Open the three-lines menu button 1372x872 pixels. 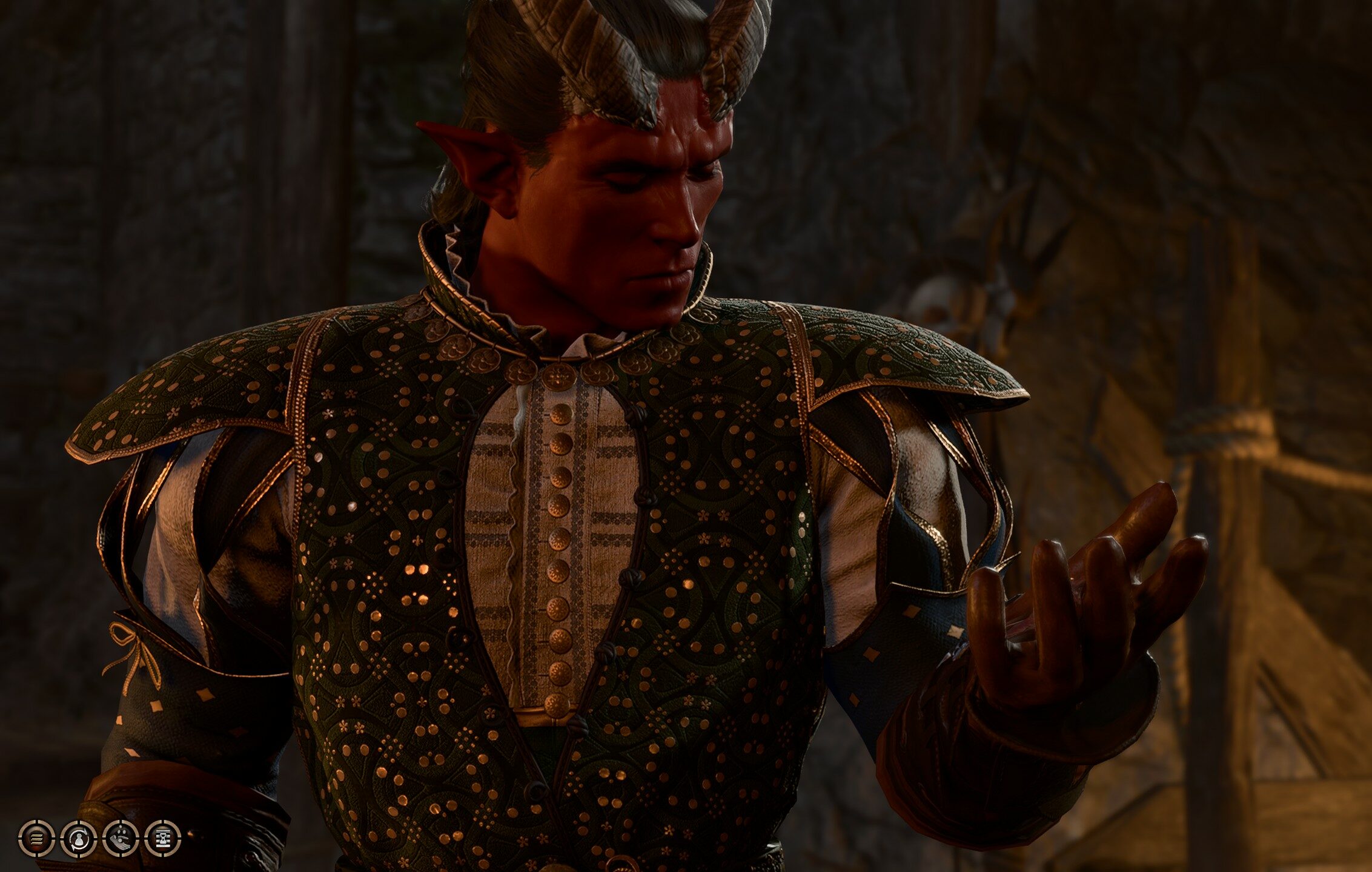(37, 839)
